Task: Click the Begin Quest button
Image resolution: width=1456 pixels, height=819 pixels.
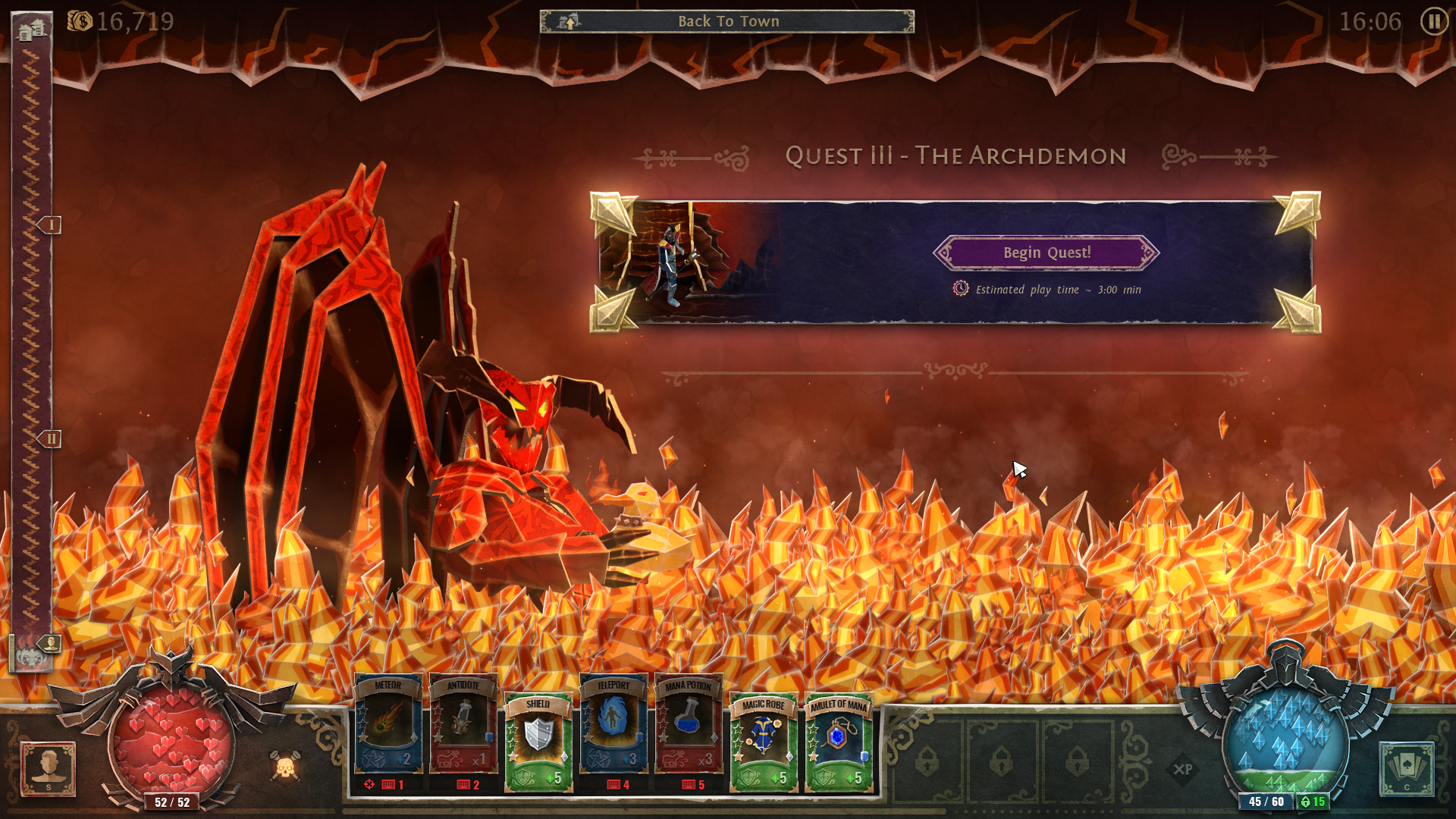Action: tap(1047, 253)
